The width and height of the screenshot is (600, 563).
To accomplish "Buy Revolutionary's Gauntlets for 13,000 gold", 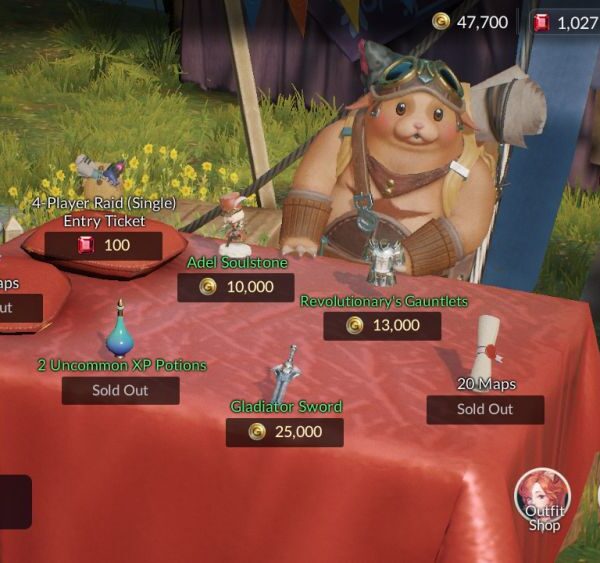I will point(382,325).
